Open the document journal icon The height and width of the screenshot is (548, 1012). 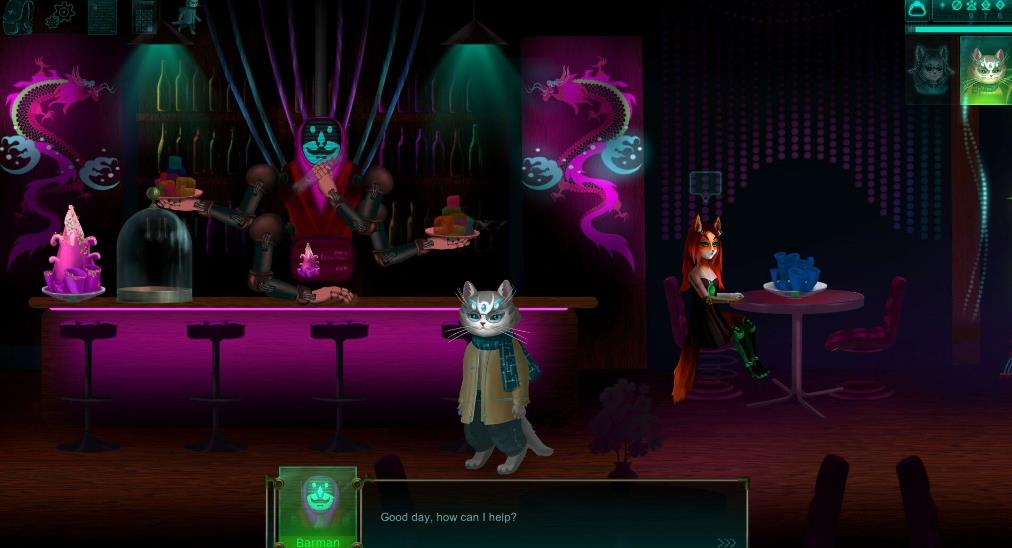pos(102,16)
